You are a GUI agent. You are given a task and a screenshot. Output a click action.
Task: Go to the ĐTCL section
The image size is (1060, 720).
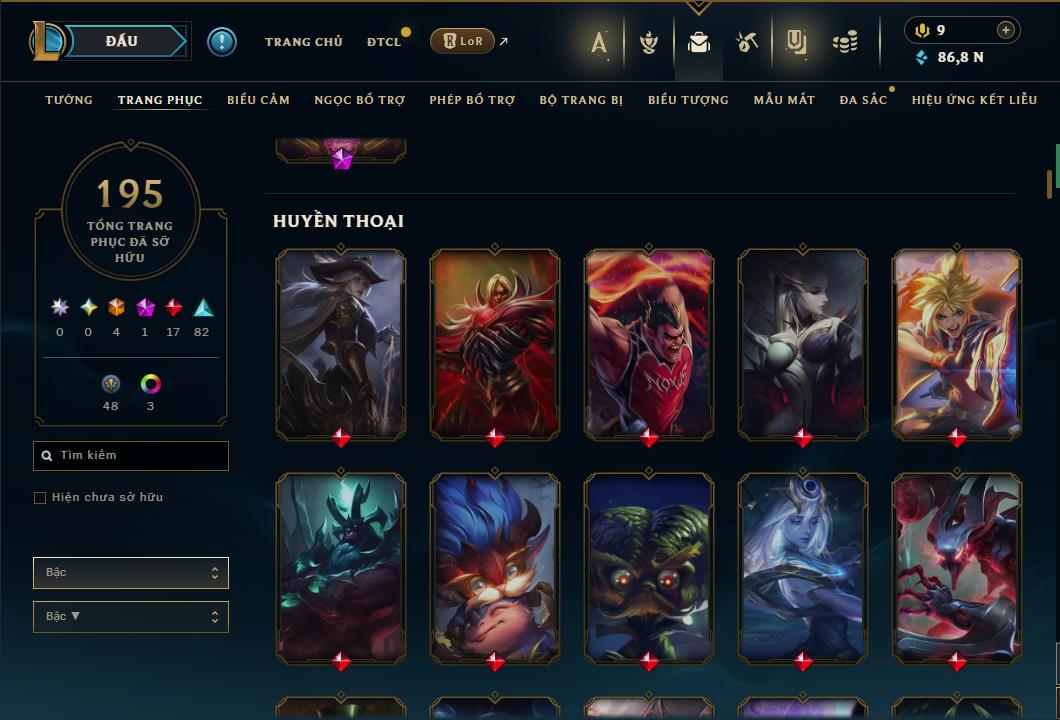(x=383, y=42)
